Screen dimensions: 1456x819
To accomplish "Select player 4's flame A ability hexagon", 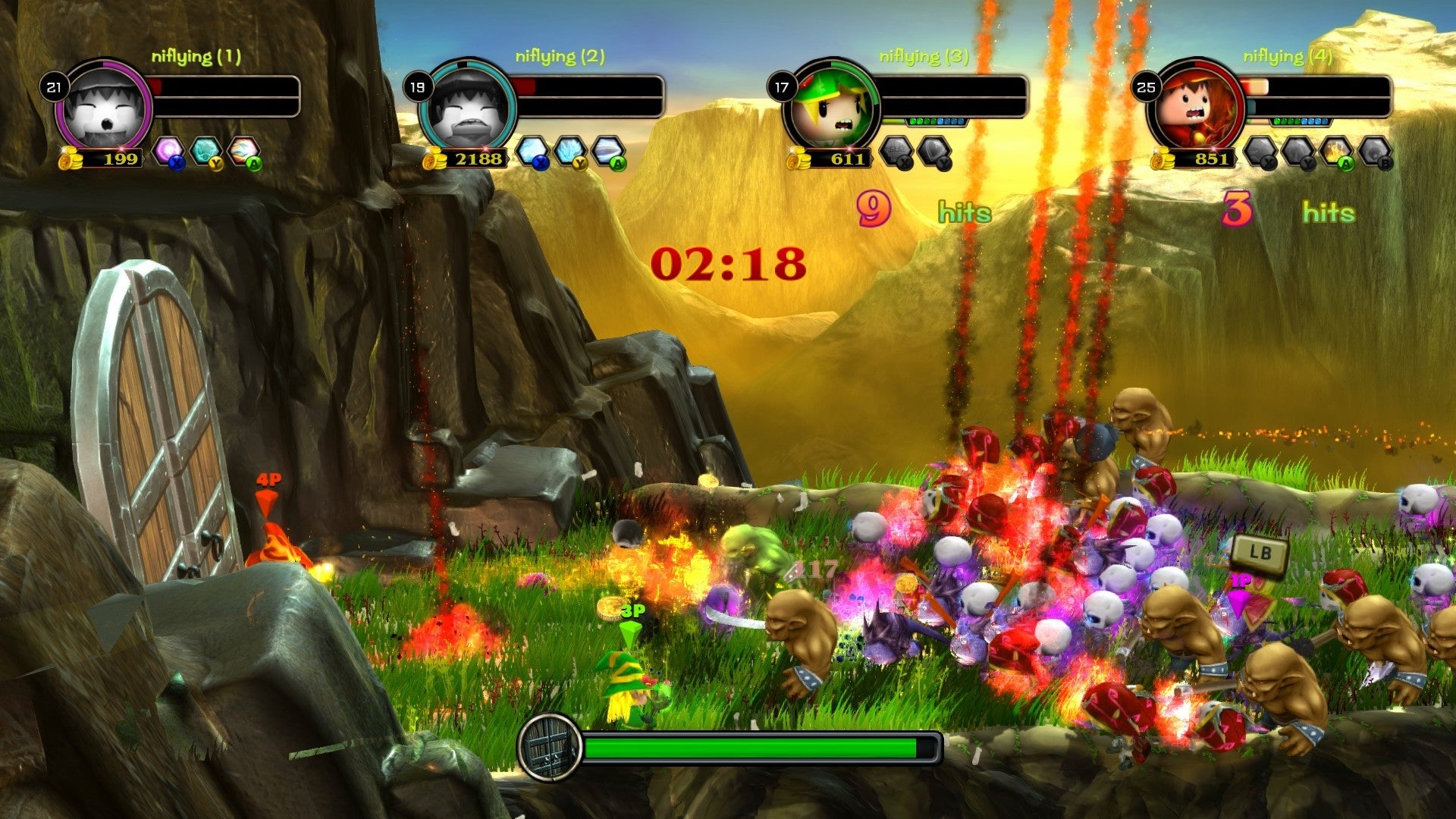I will tap(1336, 150).
